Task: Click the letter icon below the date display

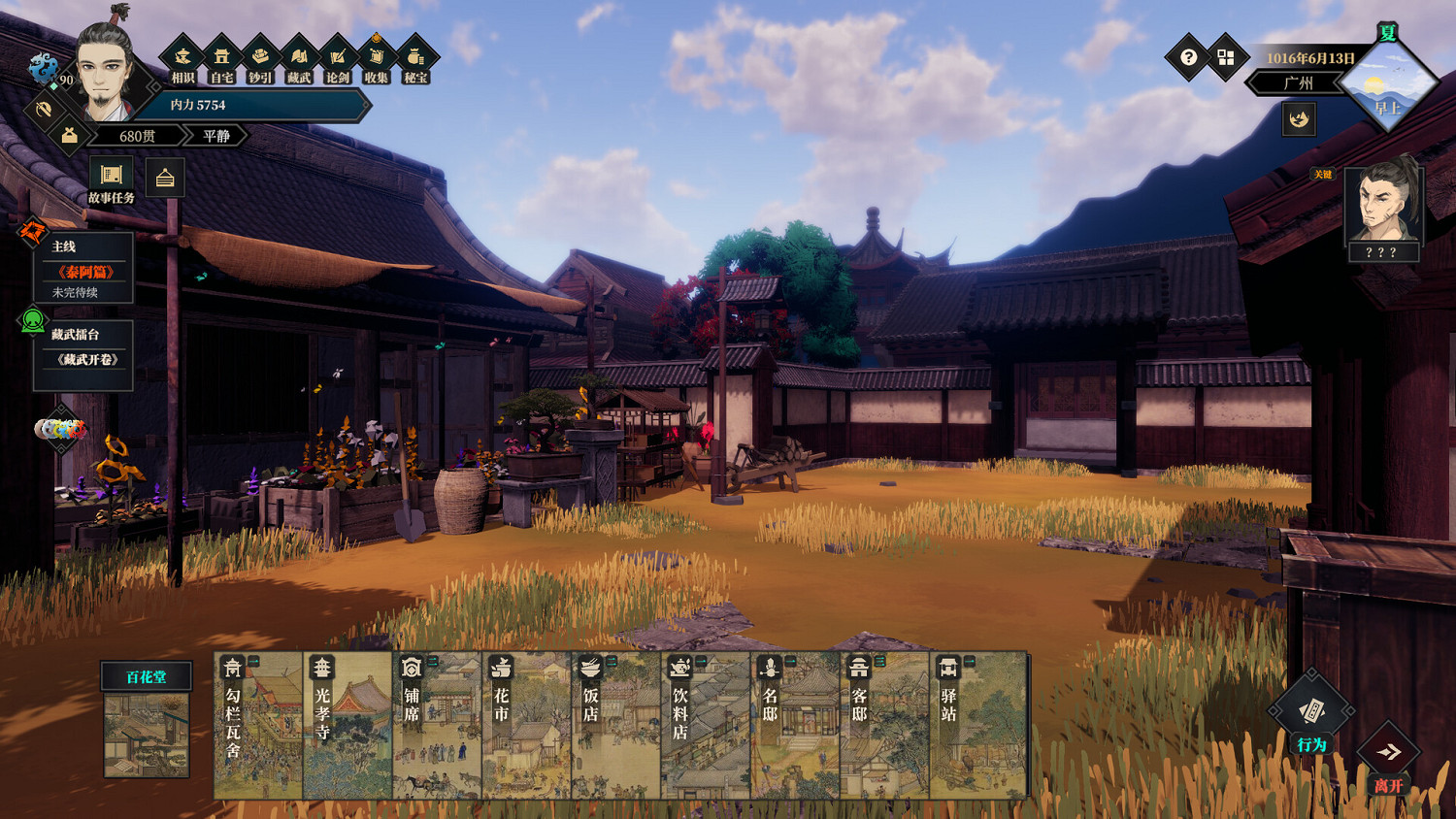Action: pyautogui.click(x=1298, y=119)
